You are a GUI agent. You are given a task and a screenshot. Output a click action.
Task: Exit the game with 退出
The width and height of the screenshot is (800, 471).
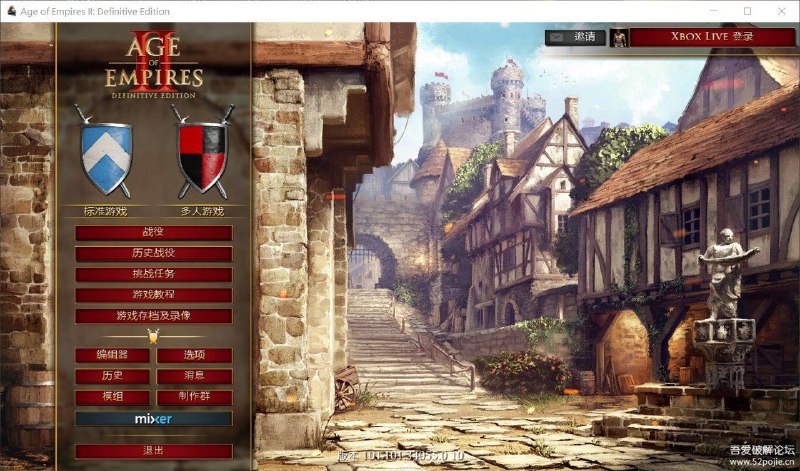(x=153, y=451)
